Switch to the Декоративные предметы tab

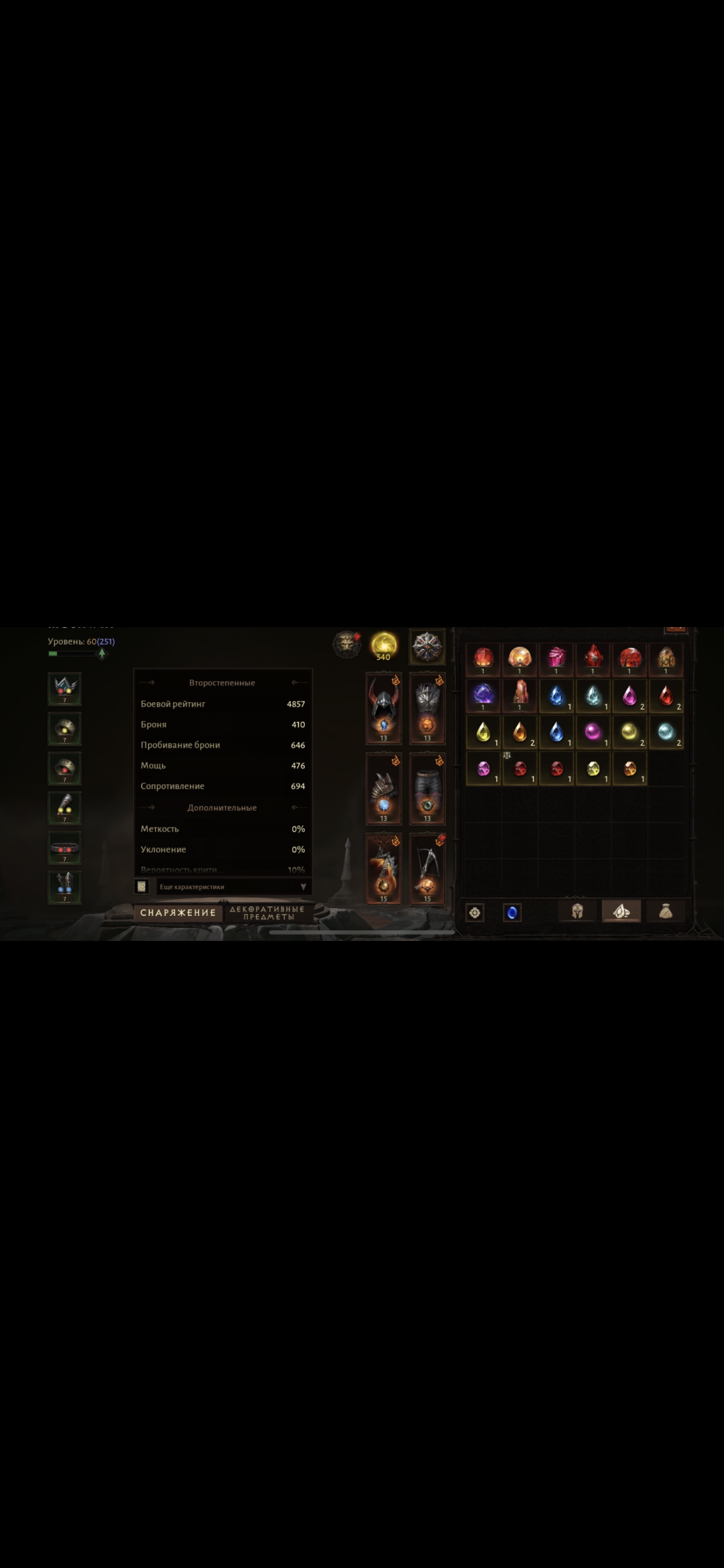(x=268, y=912)
